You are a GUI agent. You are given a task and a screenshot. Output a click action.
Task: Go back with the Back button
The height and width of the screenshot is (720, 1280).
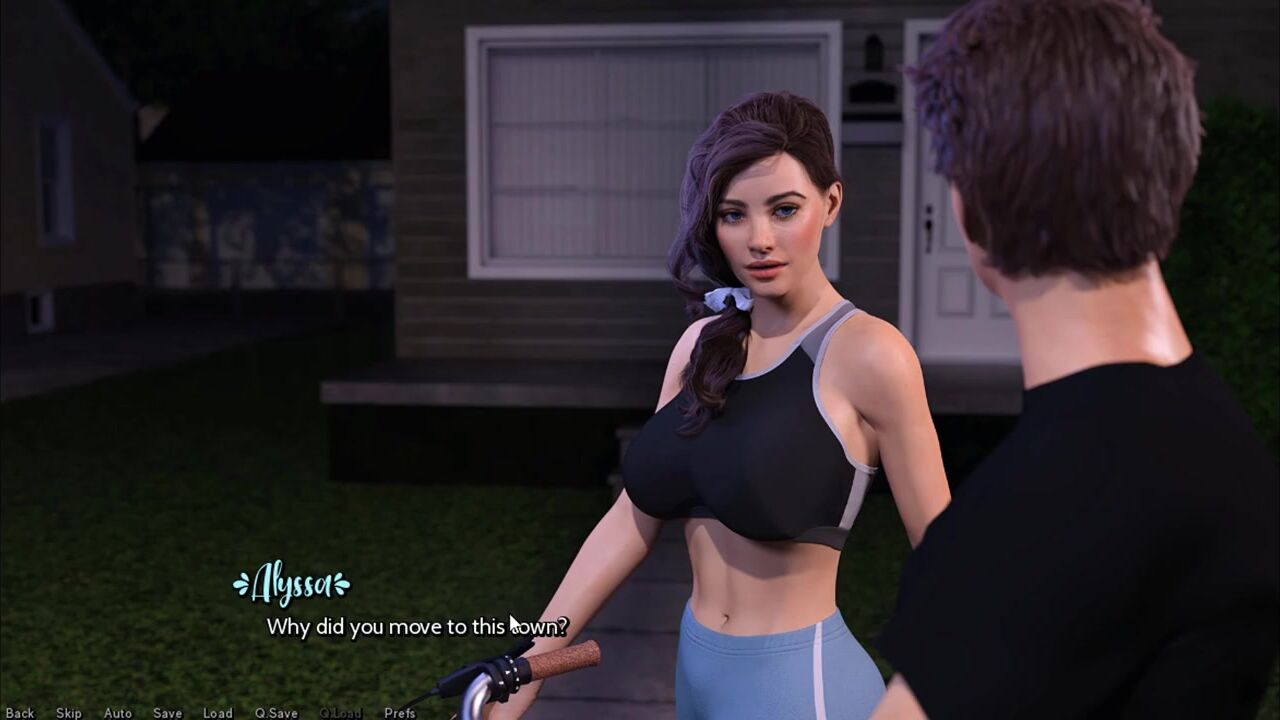tap(20, 713)
